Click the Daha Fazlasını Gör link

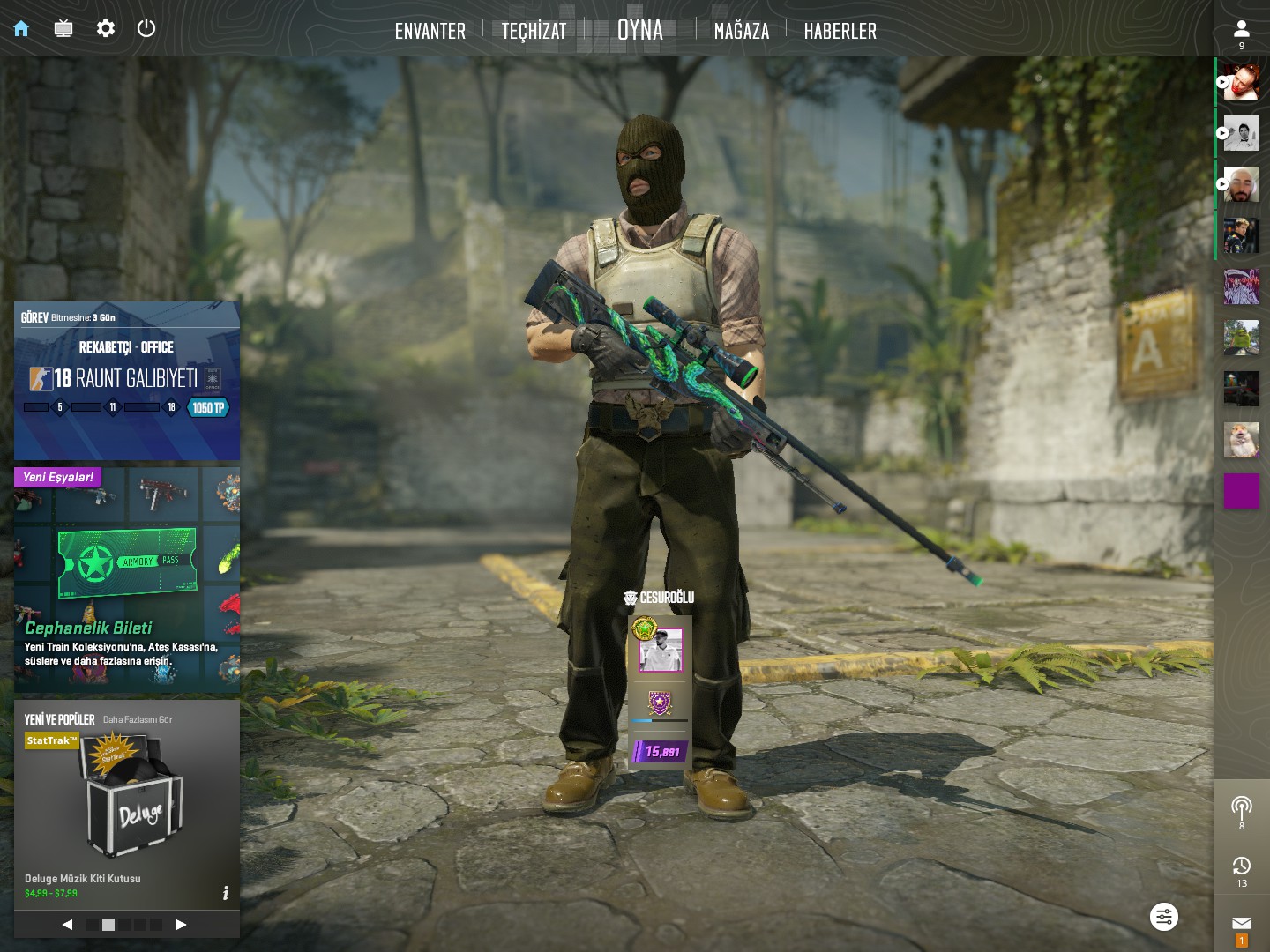pos(138,719)
